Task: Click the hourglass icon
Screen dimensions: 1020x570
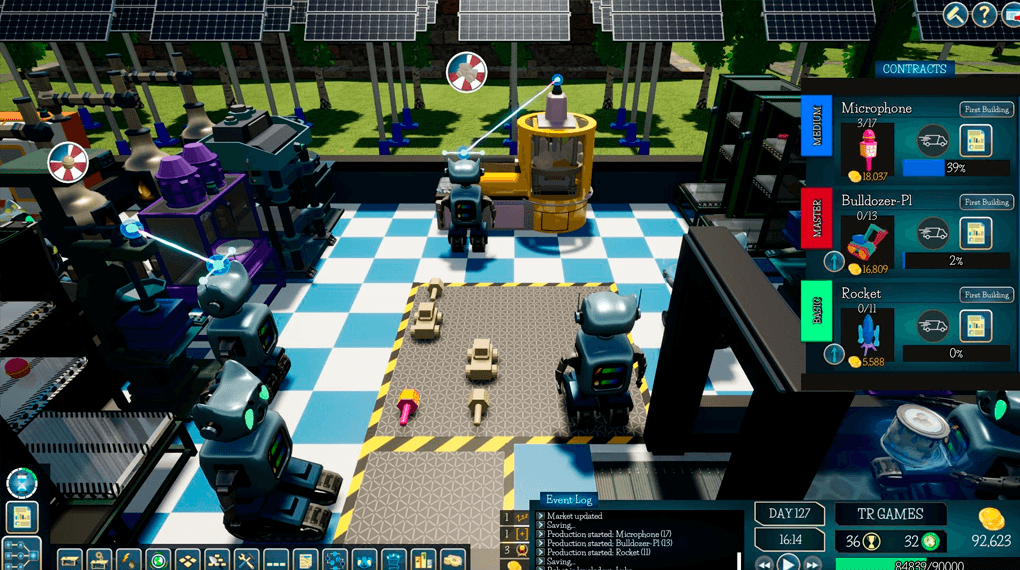Action: pyautogui.click(x=22, y=483)
